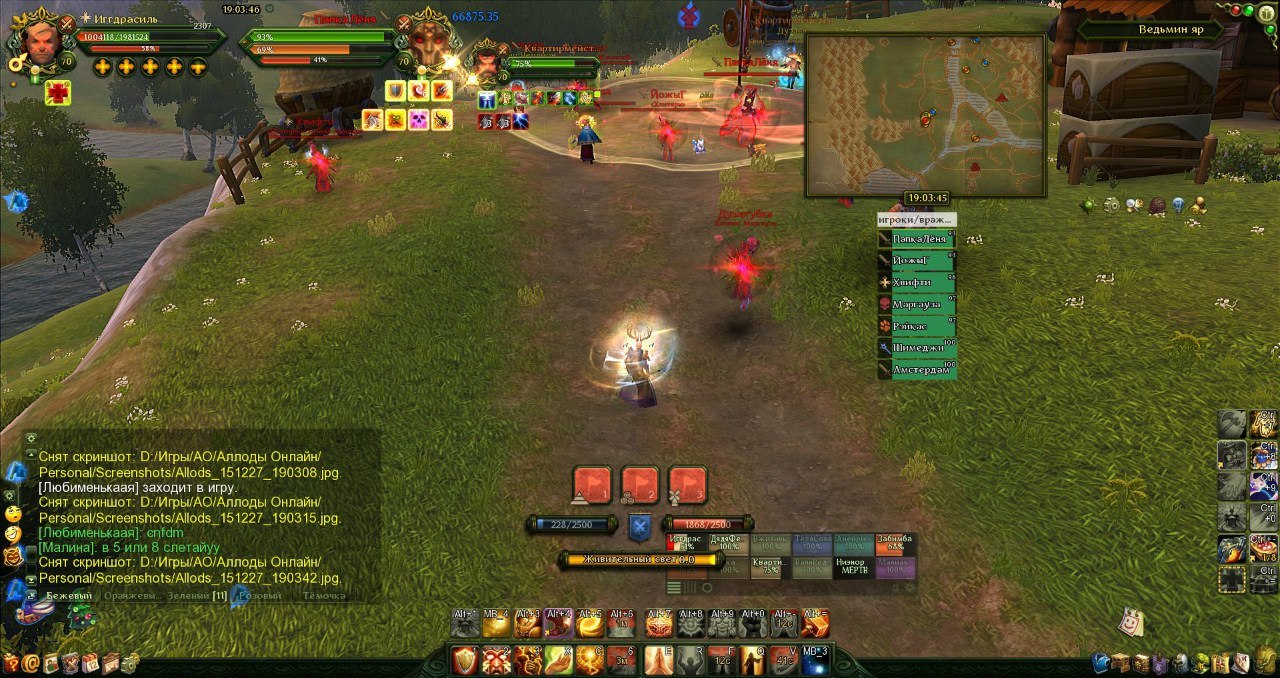Choose Маргаула in the players list
This screenshot has height=678, width=1280.
916,304
